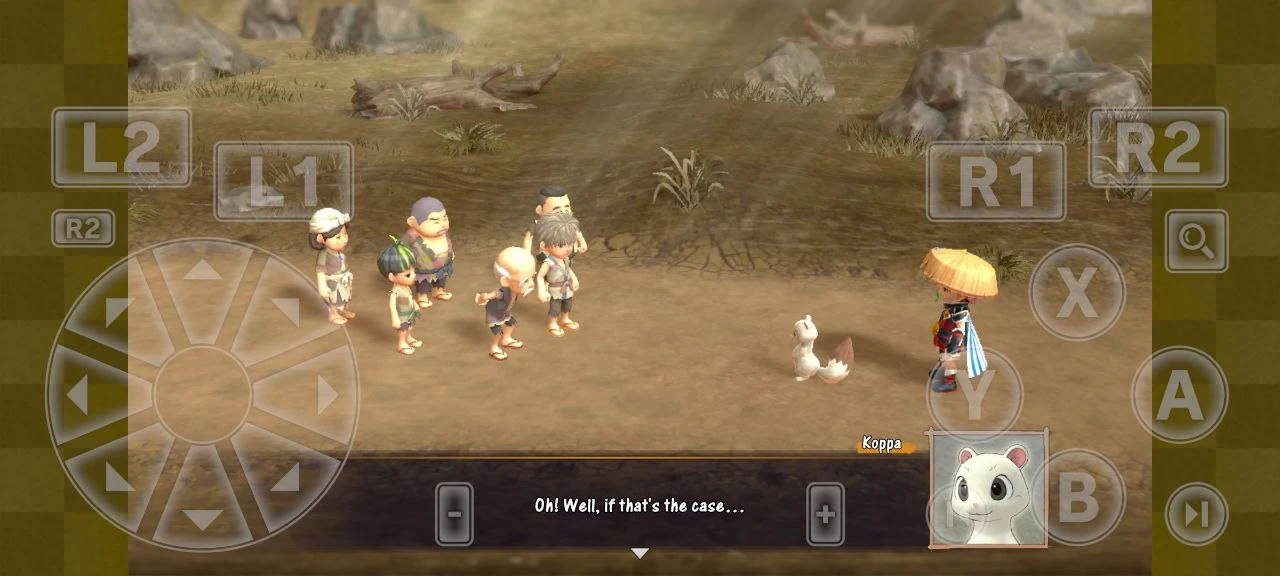Screen dimensions: 1280x576
Task: Toggle the fast-forward skip icon
Action: point(1196,514)
